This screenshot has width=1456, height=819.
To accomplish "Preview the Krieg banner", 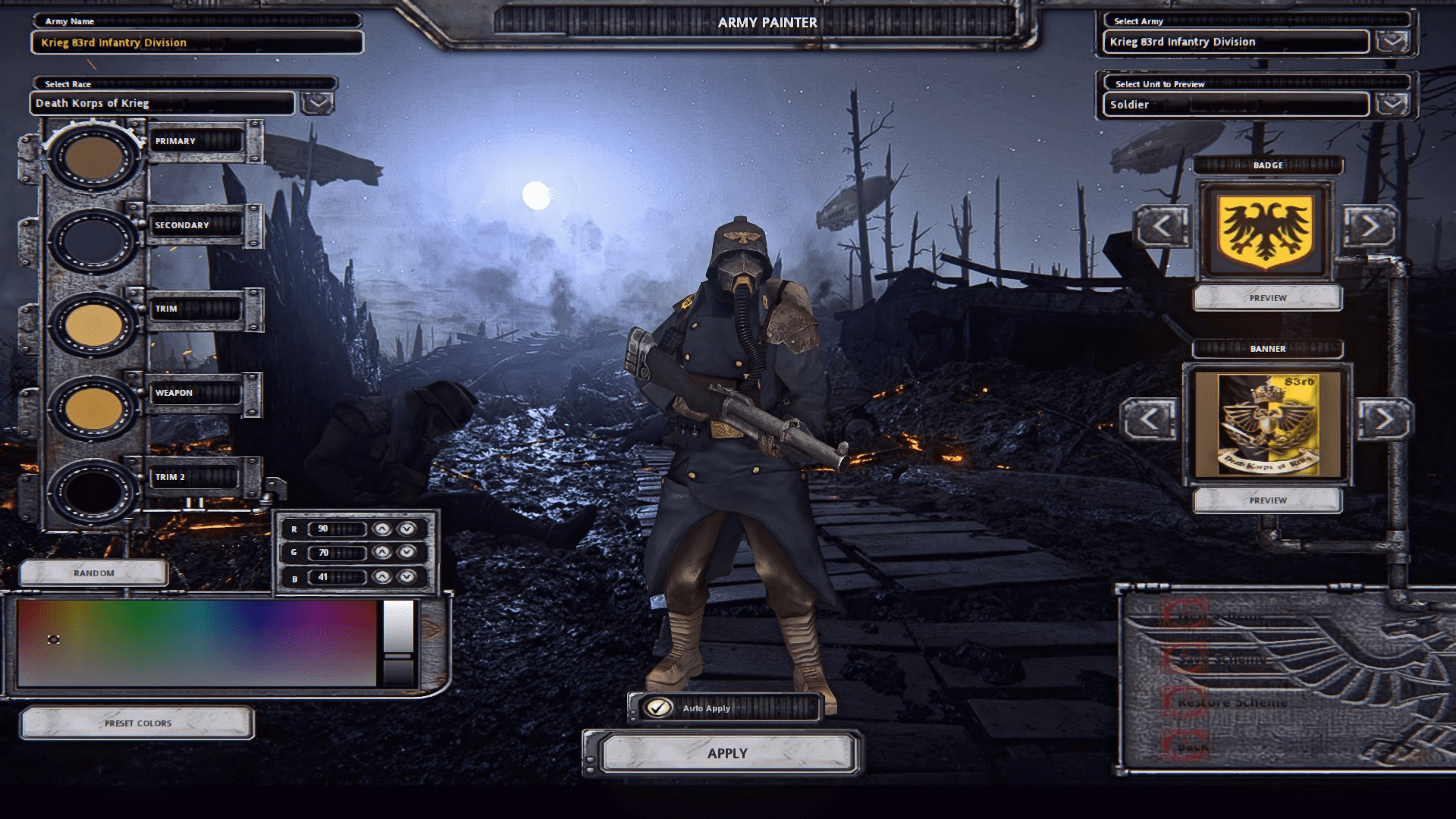I will [x=1267, y=499].
